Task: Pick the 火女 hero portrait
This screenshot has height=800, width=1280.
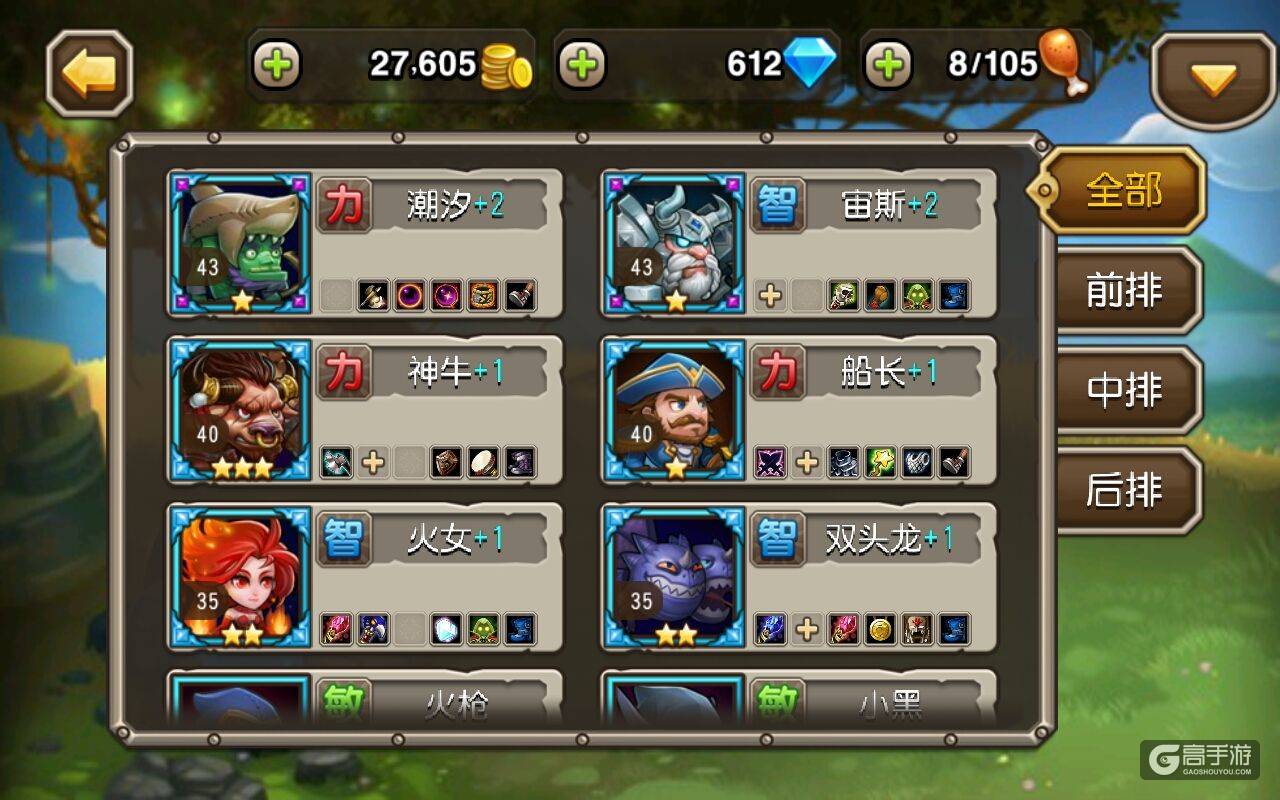Action: pos(241,576)
